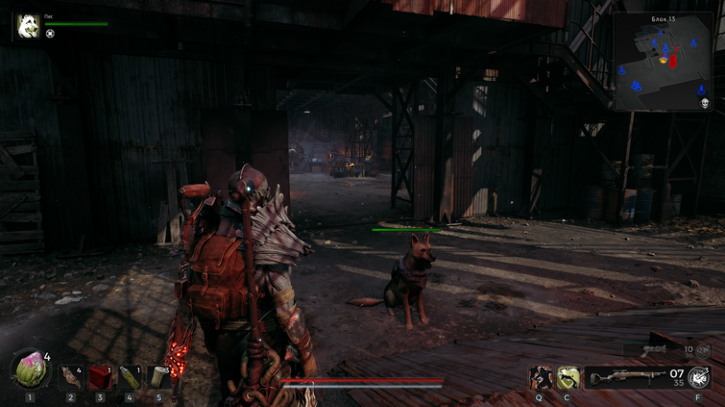Choose the green vial consumable slot
This screenshot has width=725, height=407.
[129, 377]
